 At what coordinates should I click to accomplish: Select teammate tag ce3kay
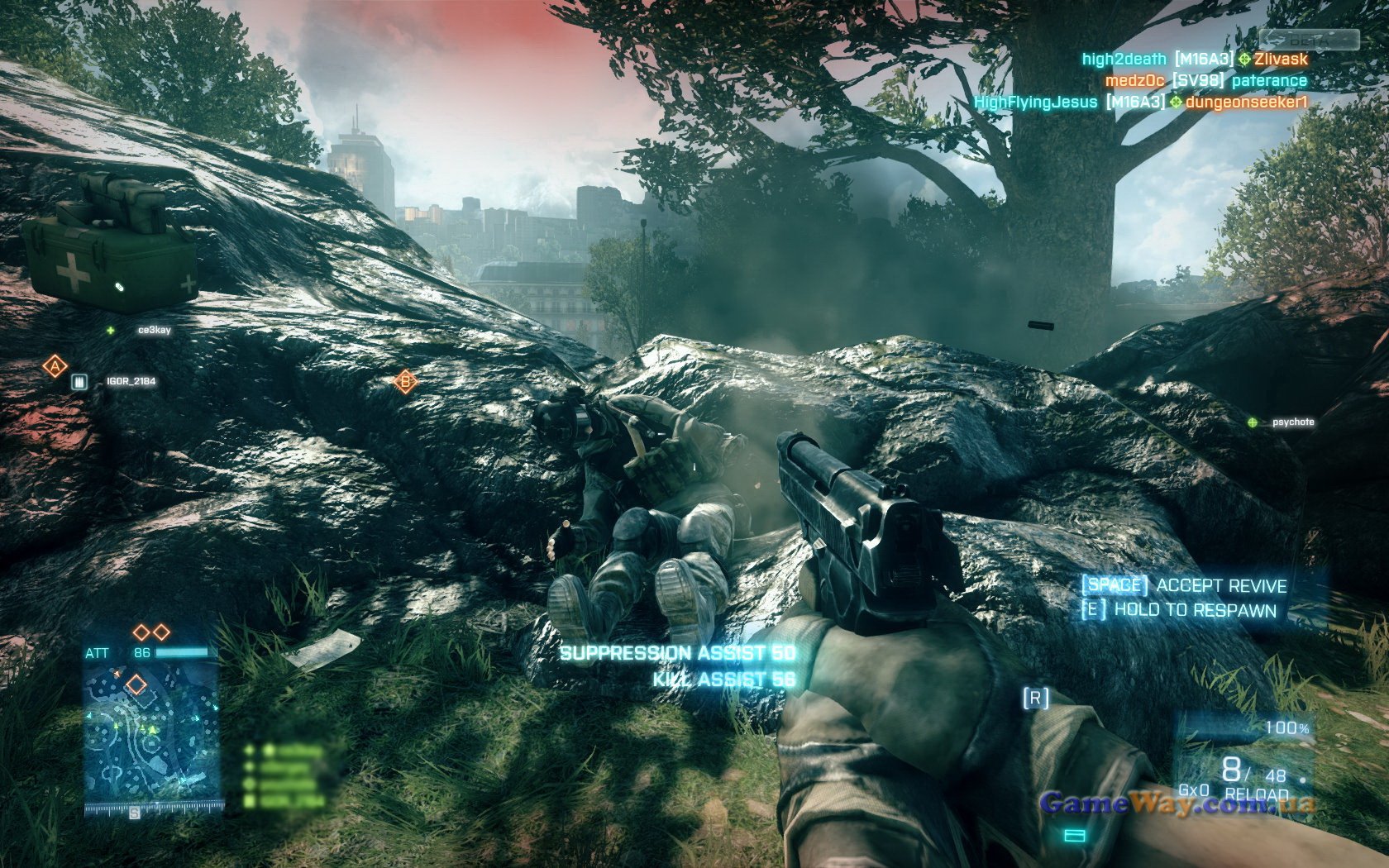[154, 330]
